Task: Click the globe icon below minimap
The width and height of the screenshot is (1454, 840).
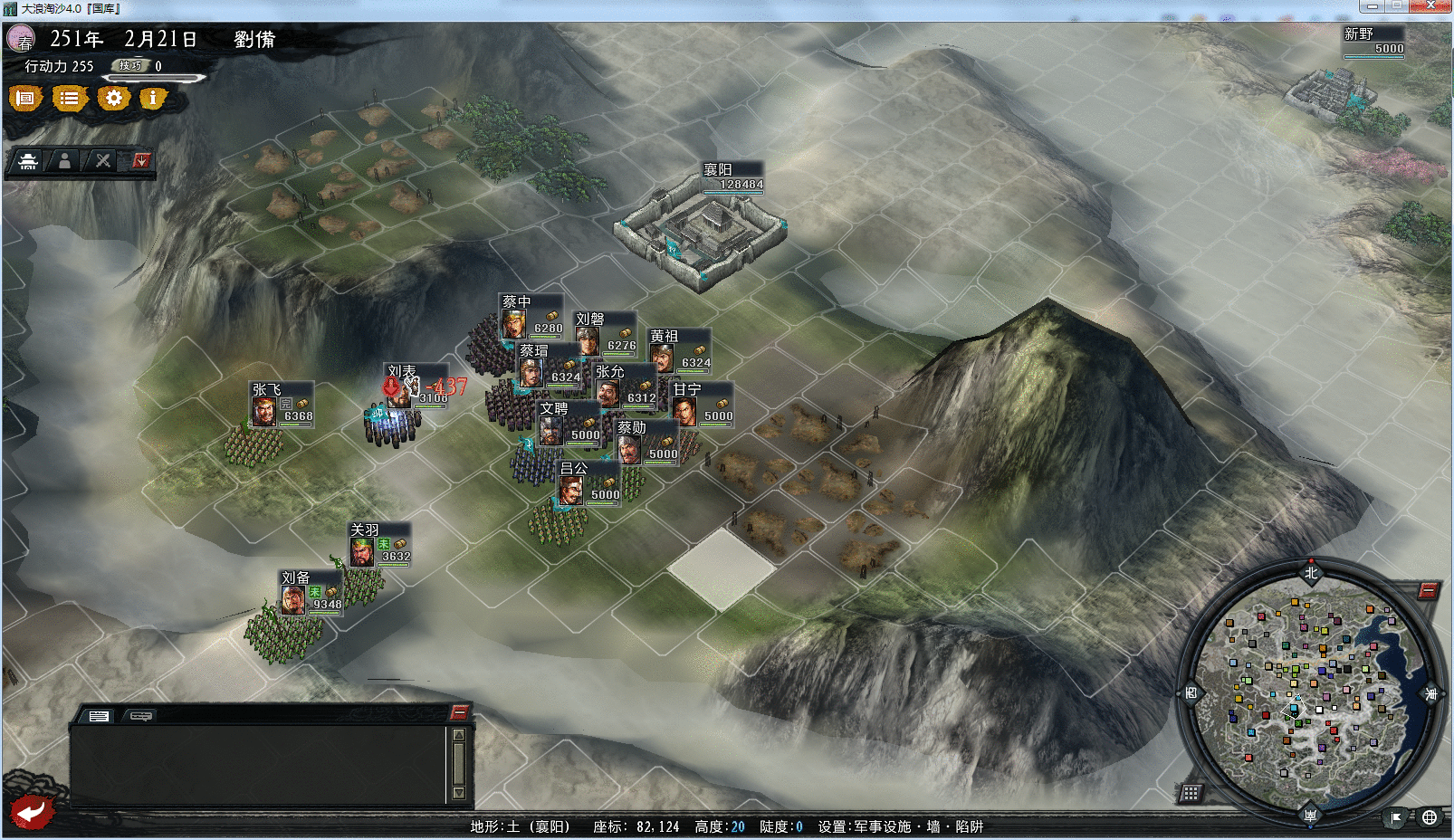Action: [x=1430, y=817]
